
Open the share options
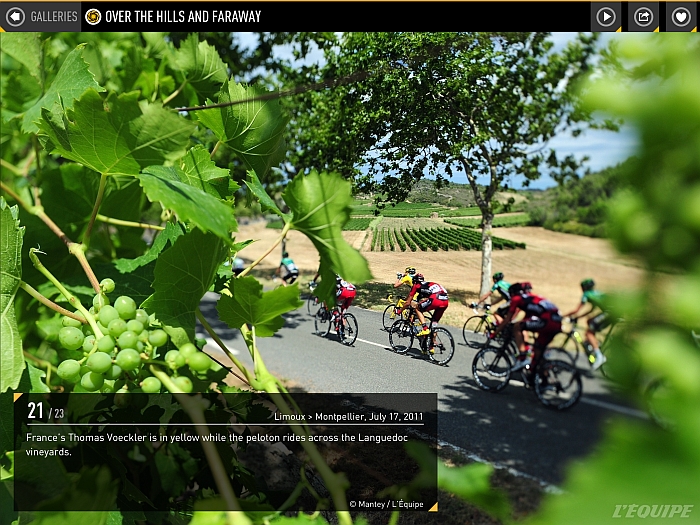(x=643, y=16)
